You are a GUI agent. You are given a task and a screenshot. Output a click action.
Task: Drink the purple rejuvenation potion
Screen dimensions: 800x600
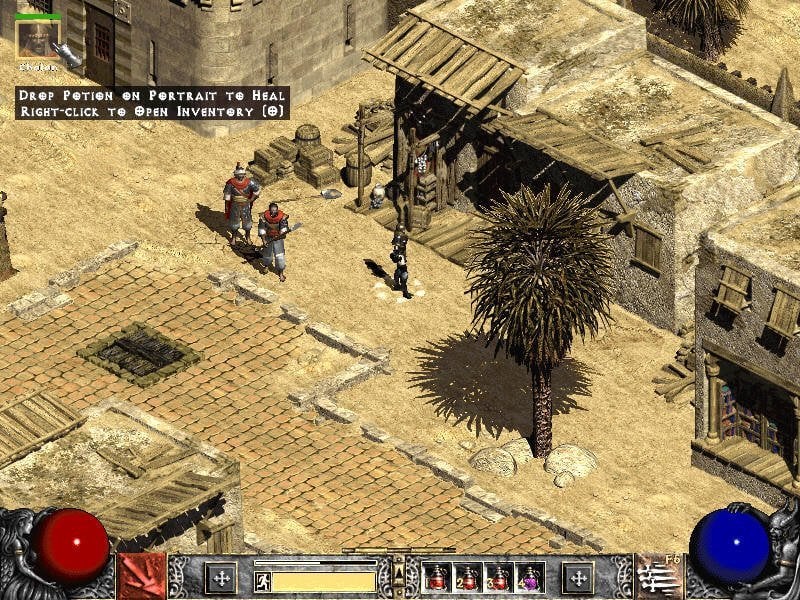[528, 577]
